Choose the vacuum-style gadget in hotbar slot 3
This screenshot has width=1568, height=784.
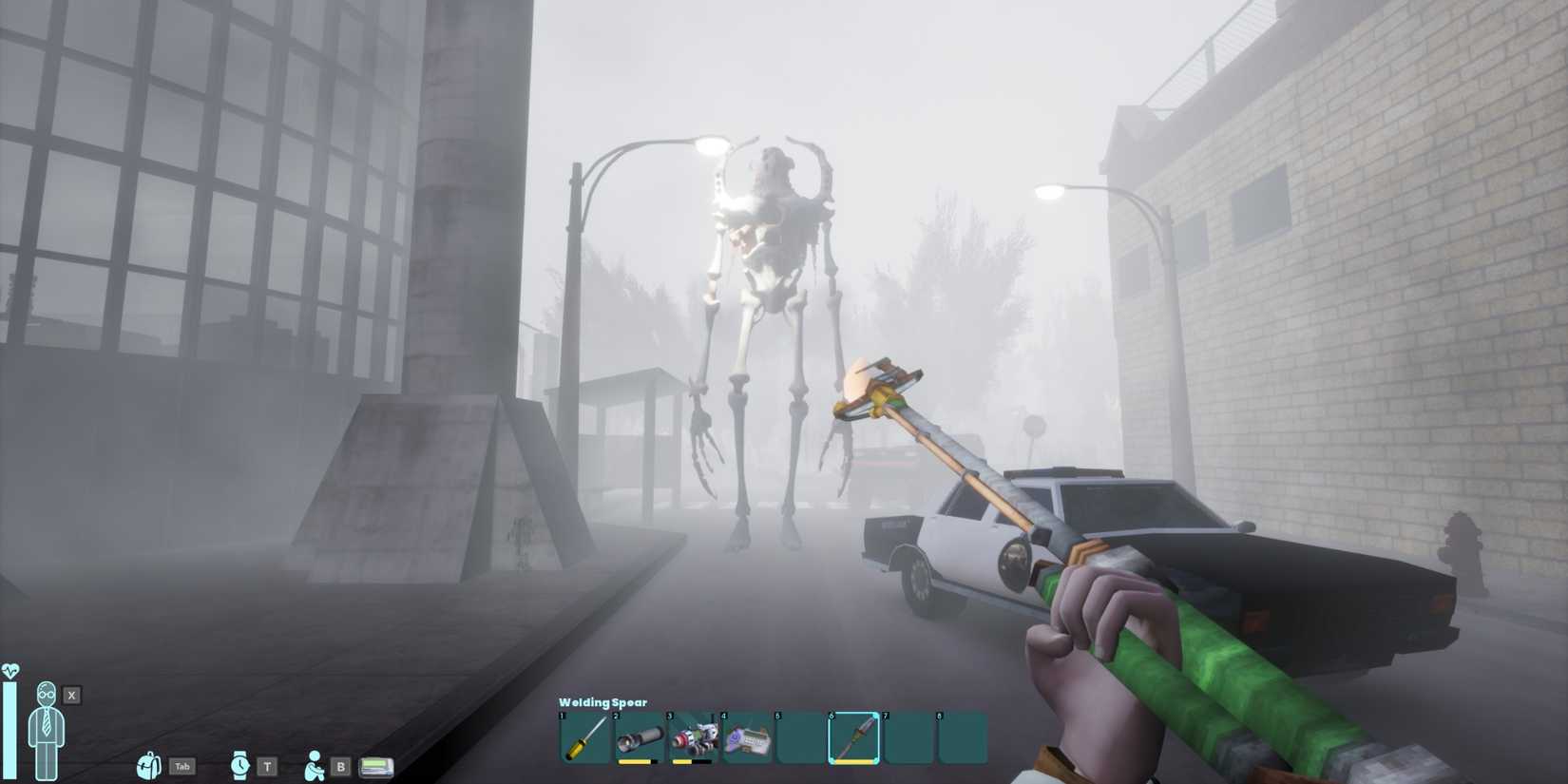coord(693,738)
